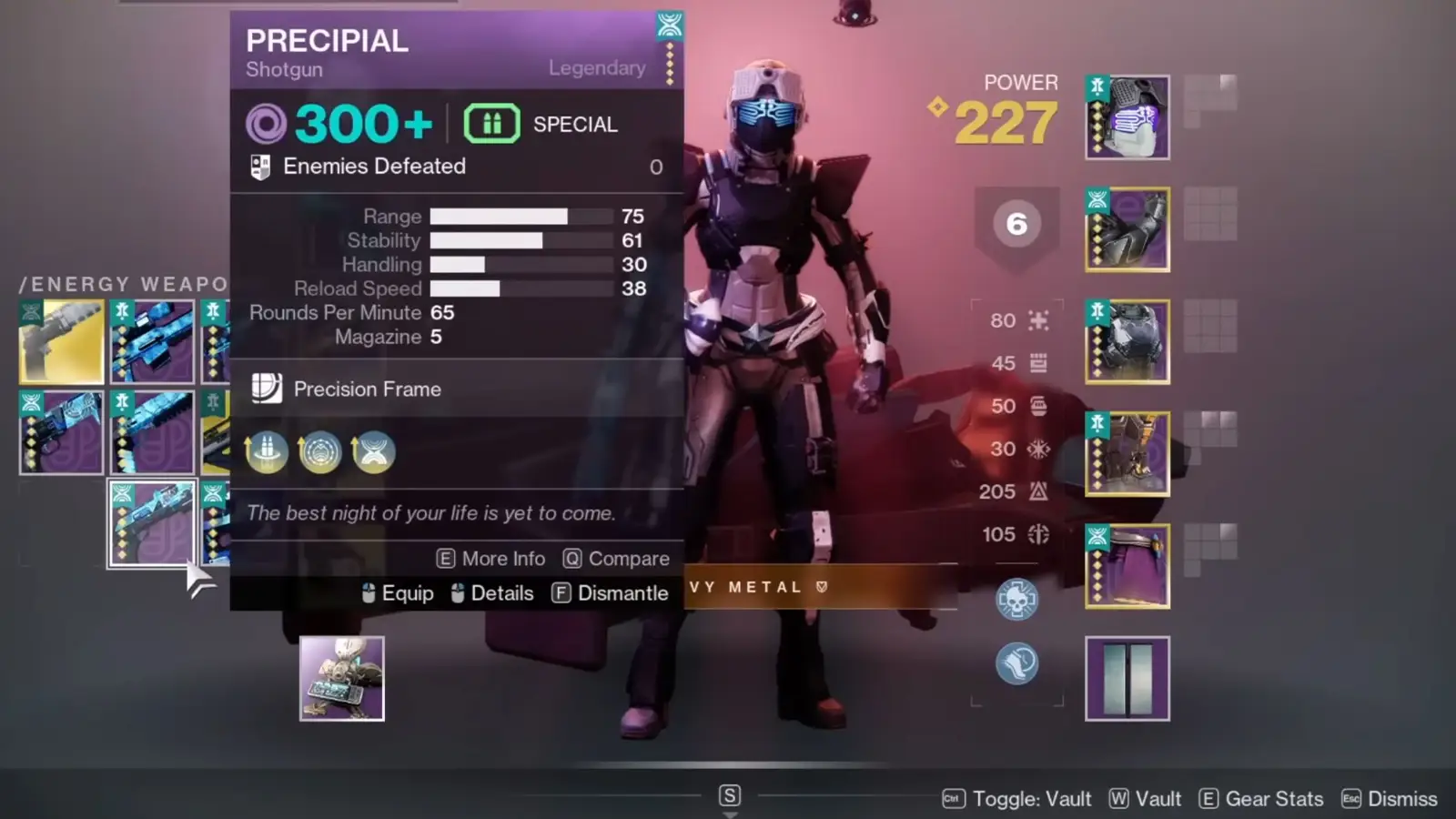The height and width of the screenshot is (819, 1456).
Task: Select the chest armor slot icon
Action: coord(1127,340)
